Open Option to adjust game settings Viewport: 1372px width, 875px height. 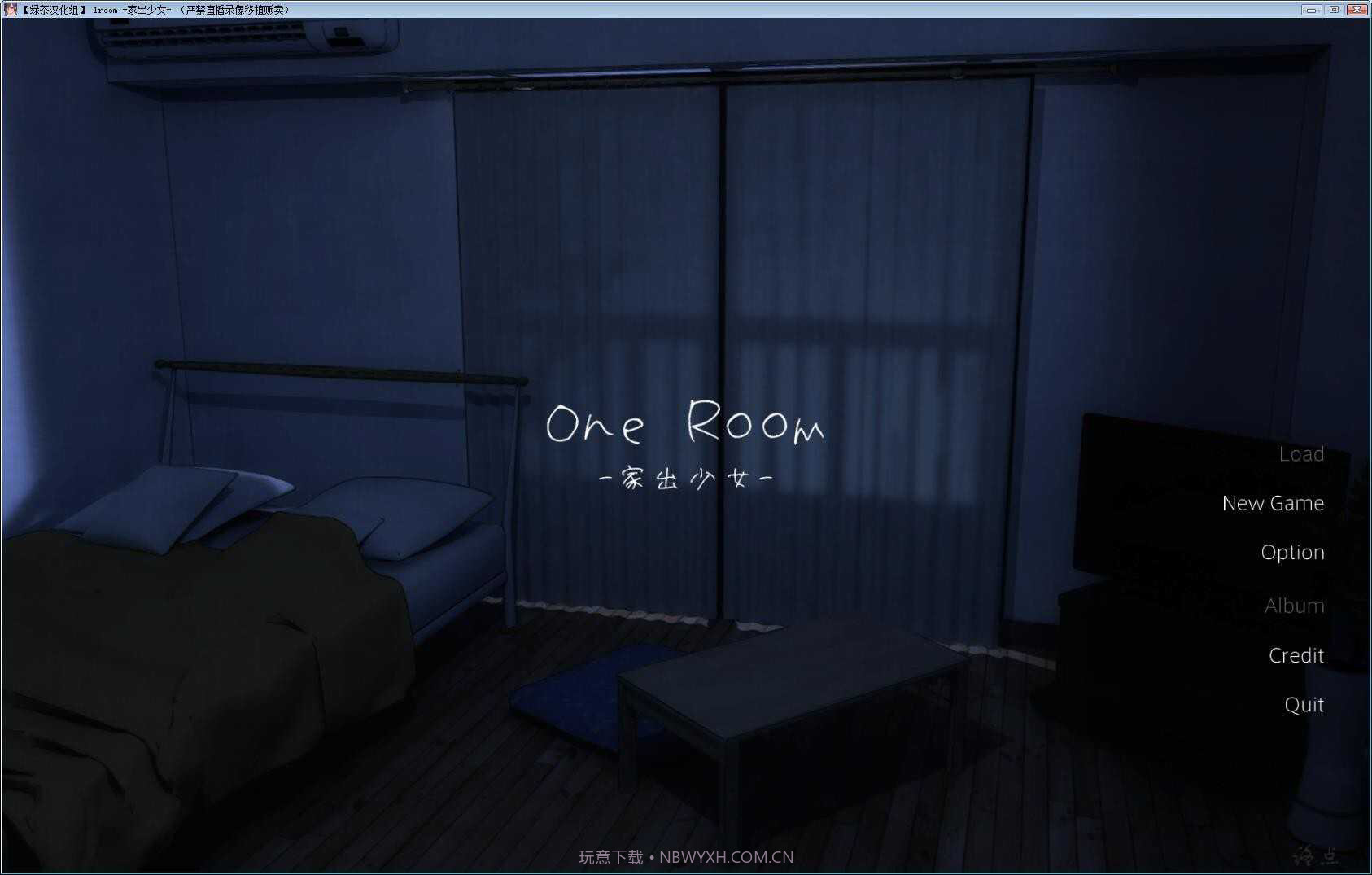point(1292,552)
